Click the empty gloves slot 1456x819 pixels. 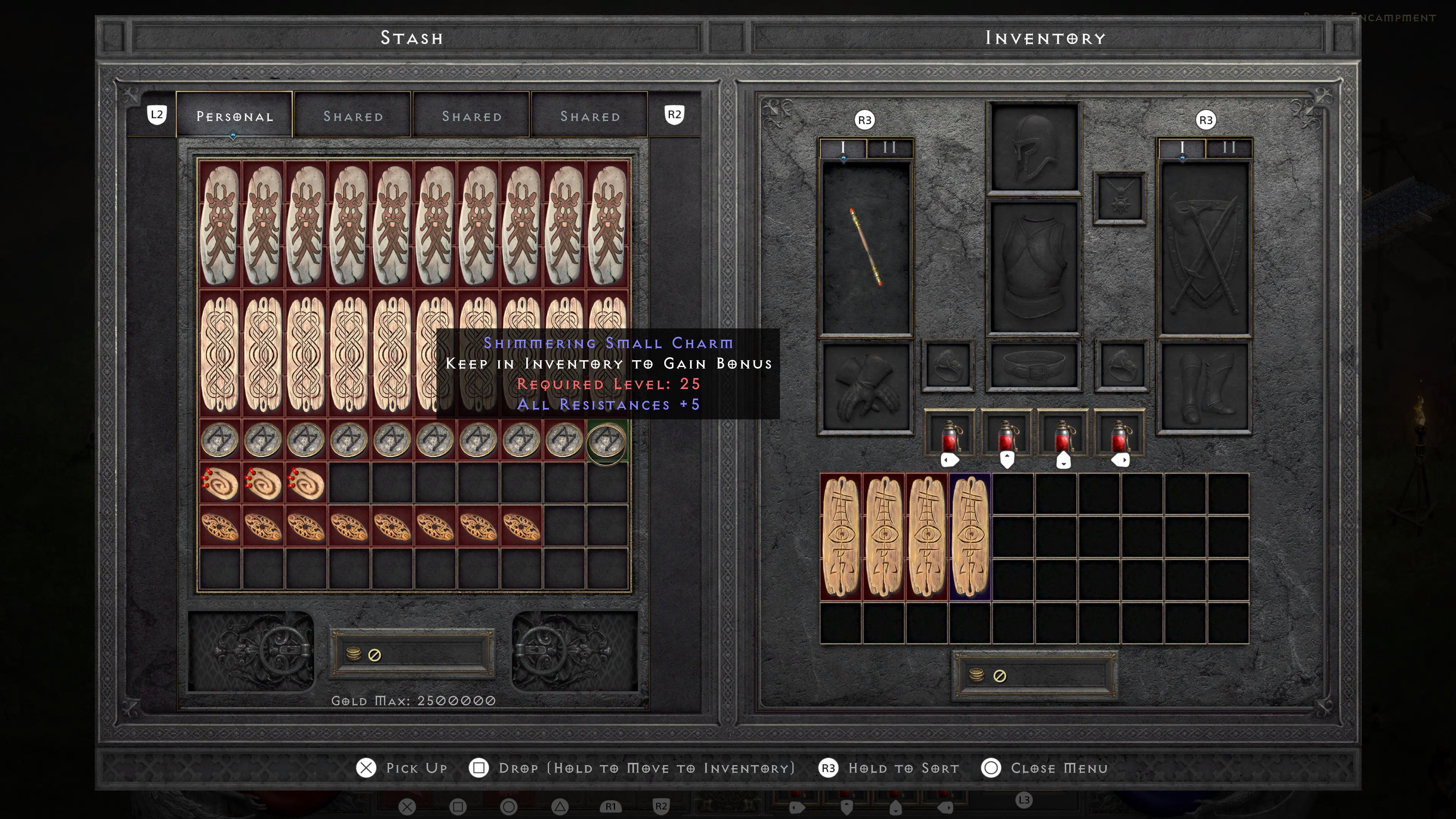click(x=865, y=387)
